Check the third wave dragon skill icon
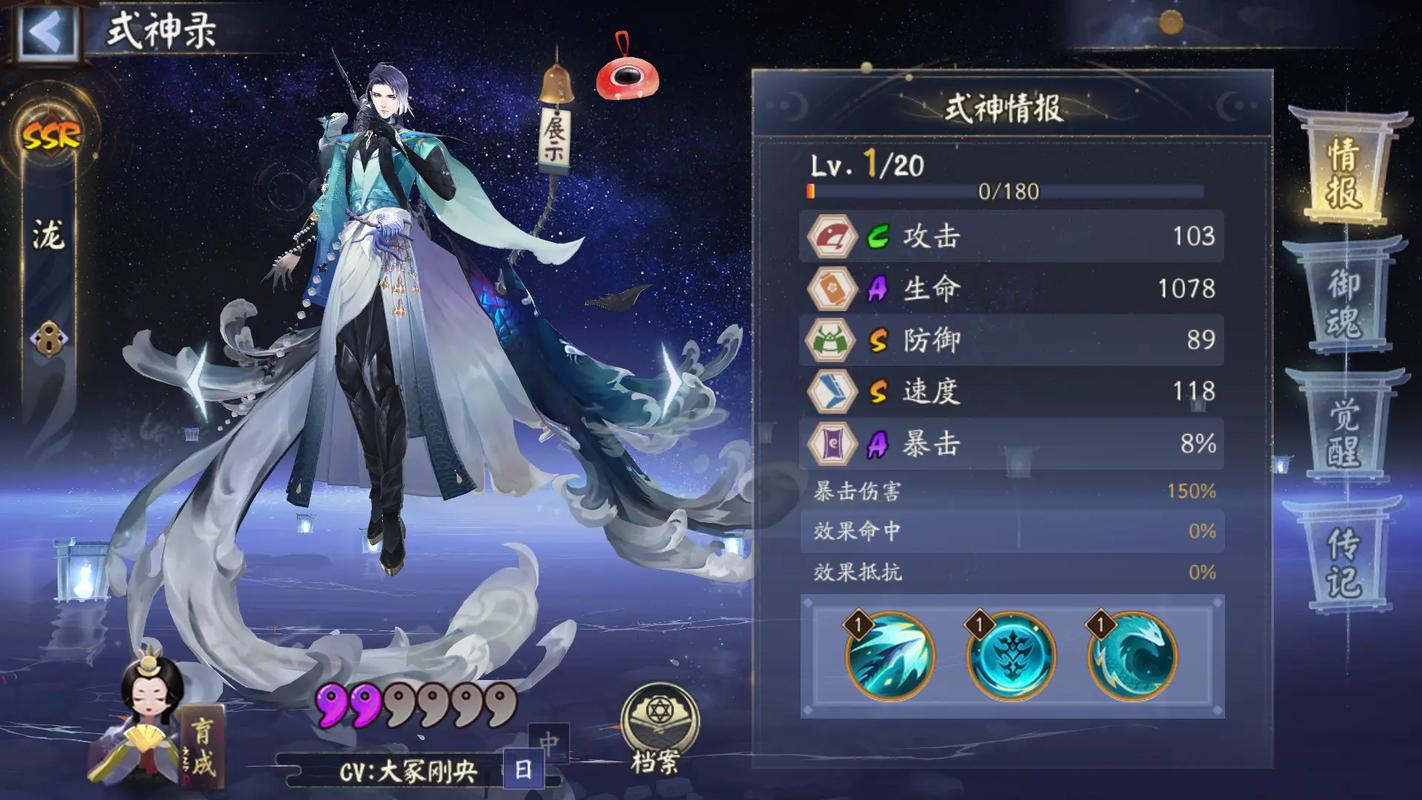The height and width of the screenshot is (800, 1422). pos(1132,656)
